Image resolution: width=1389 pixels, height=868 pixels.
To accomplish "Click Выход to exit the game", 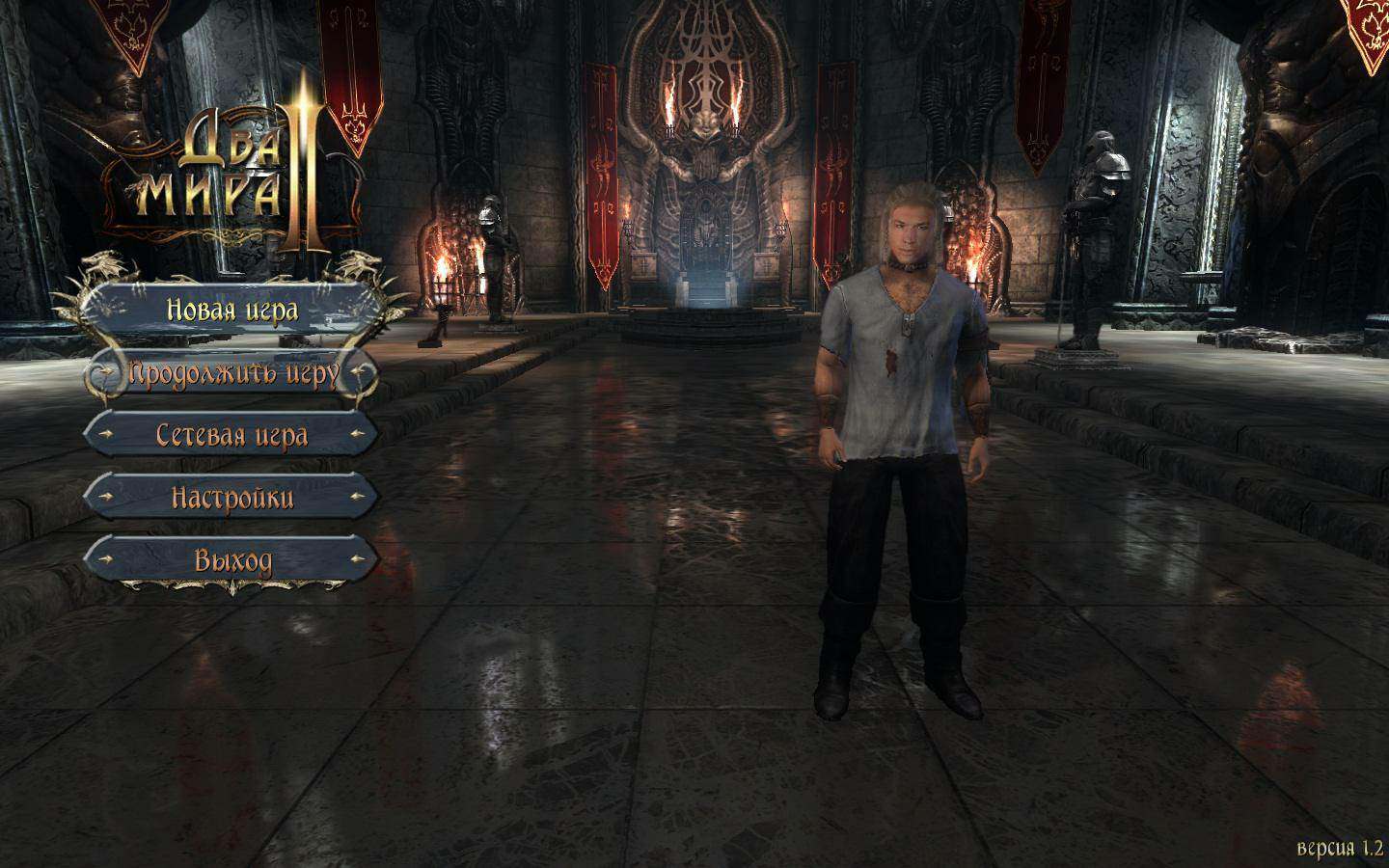I will click(x=232, y=560).
